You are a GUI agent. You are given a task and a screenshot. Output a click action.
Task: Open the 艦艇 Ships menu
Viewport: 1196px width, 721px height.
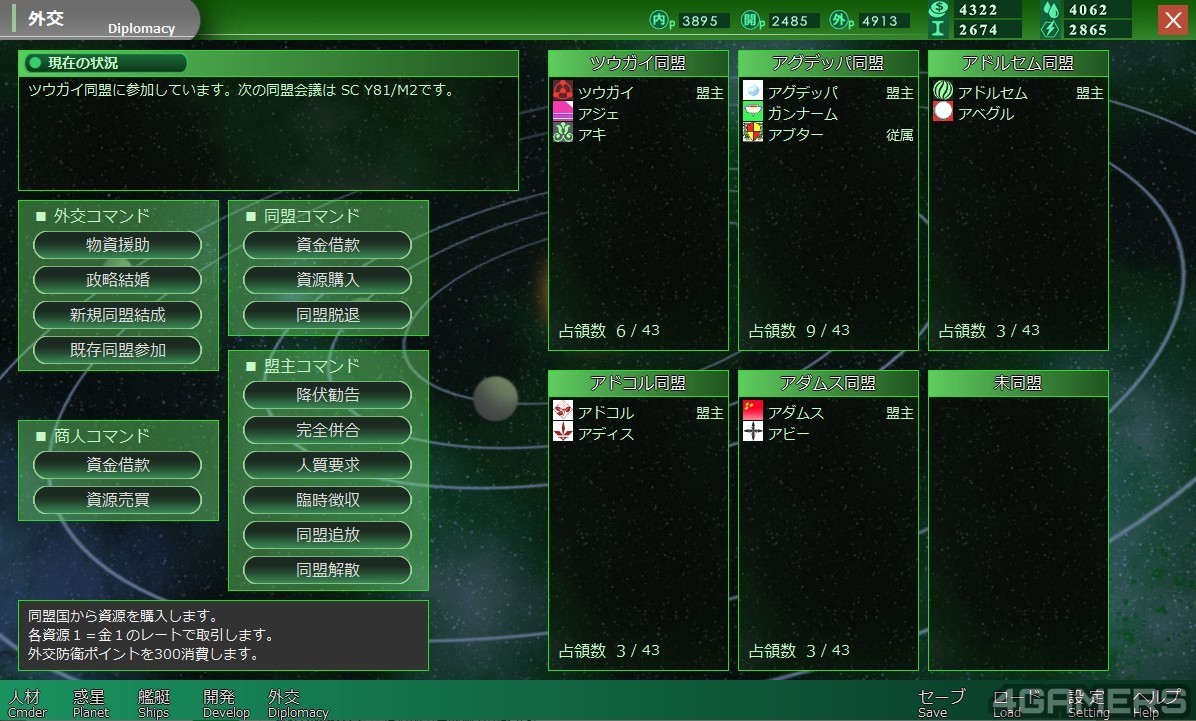click(x=154, y=703)
